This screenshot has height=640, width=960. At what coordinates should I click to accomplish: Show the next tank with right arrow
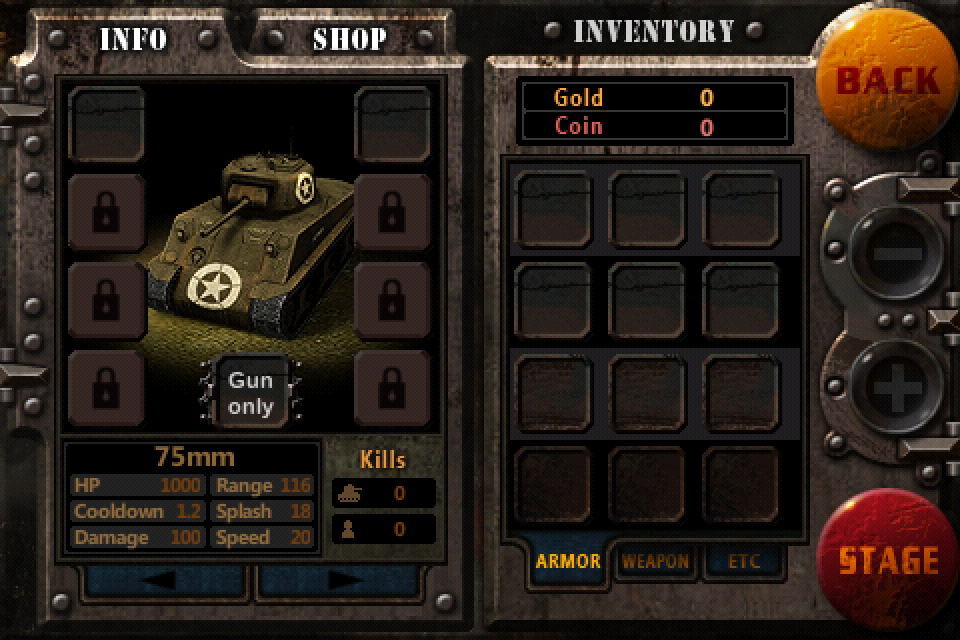coord(345,581)
